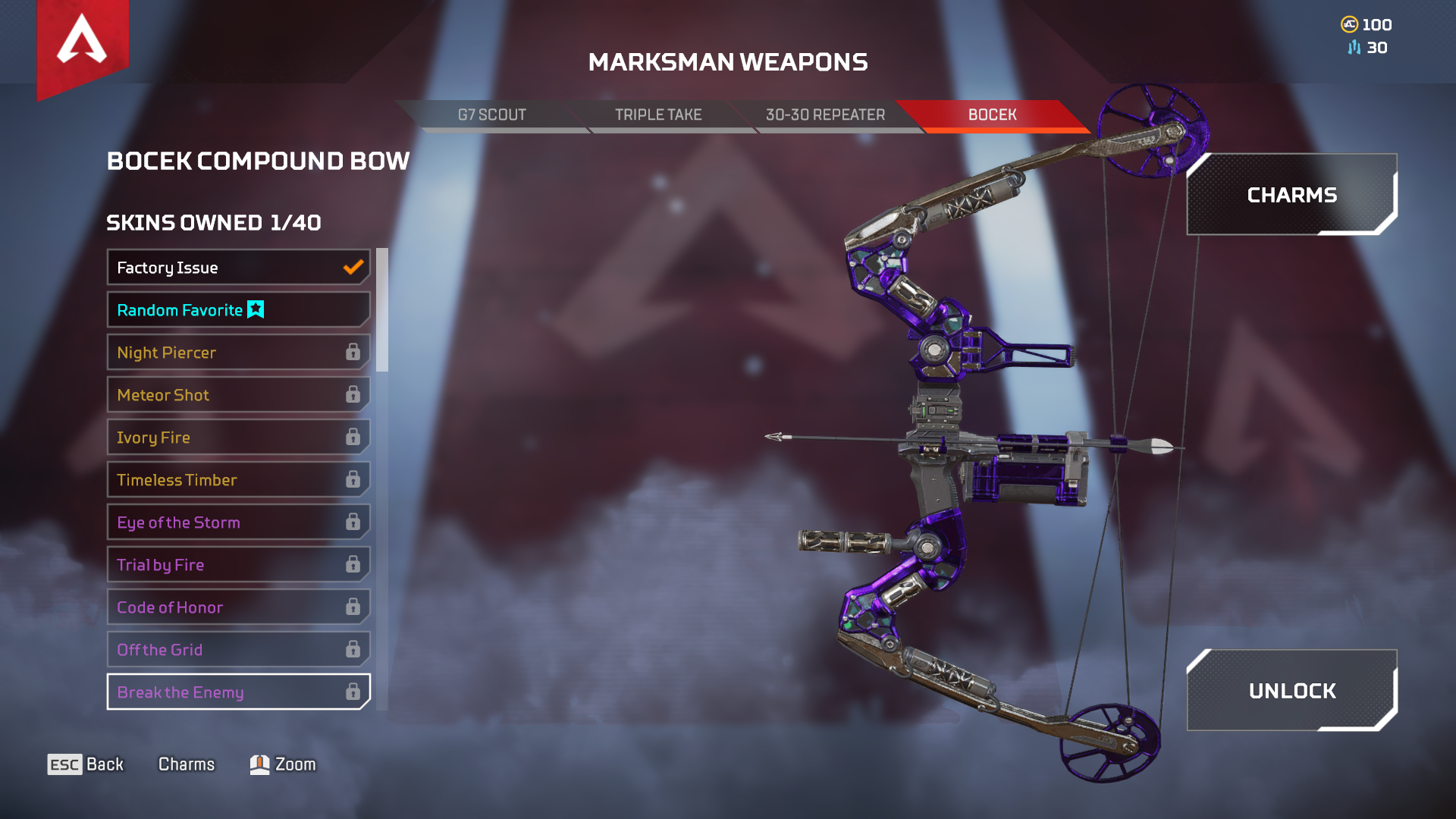This screenshot has width=1456, height=819.
Task: Select the Code of Honor skin
Action: [x=227, y=607]
